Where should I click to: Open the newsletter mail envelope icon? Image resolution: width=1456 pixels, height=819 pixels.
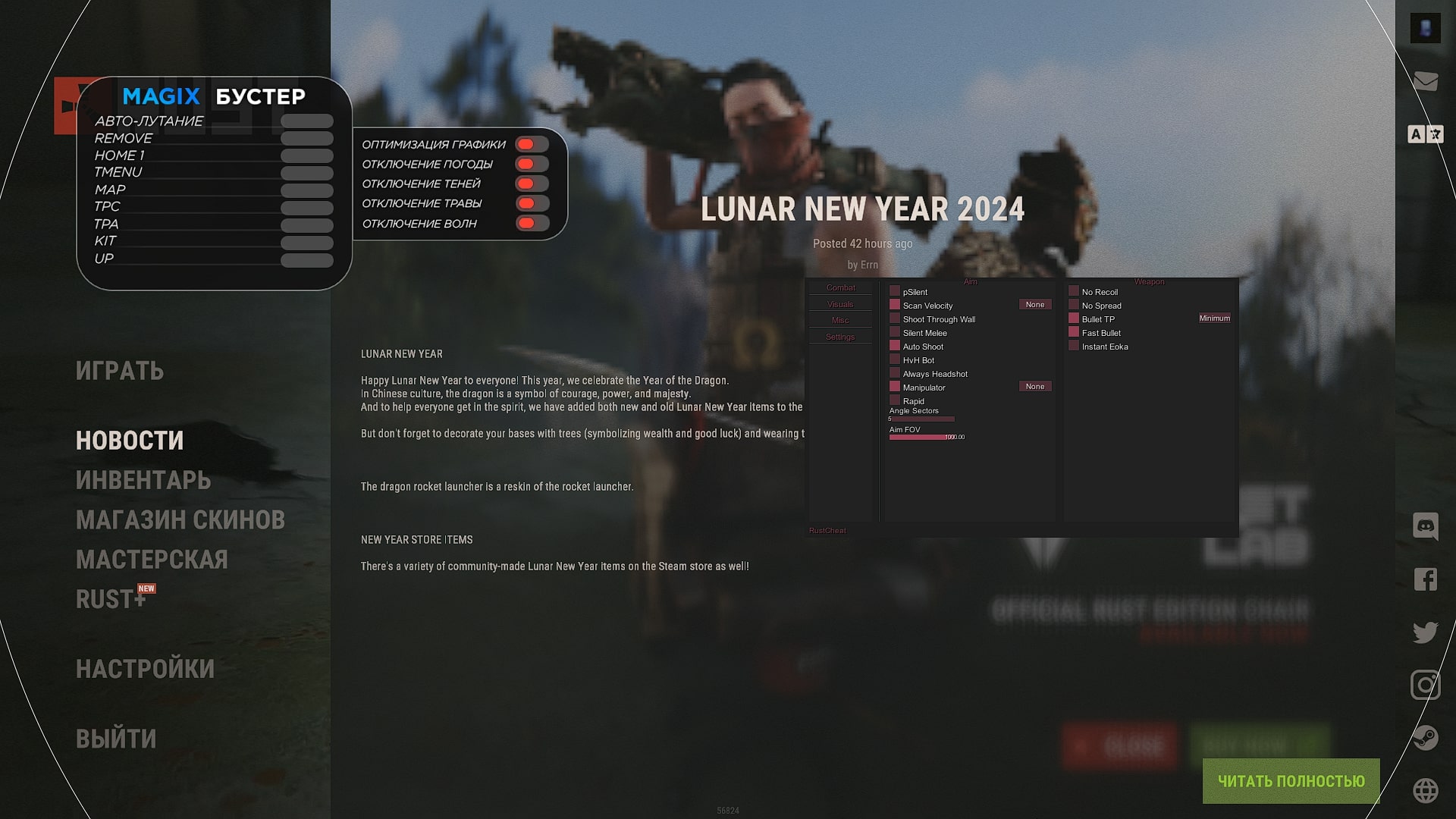coord(1426,80)
